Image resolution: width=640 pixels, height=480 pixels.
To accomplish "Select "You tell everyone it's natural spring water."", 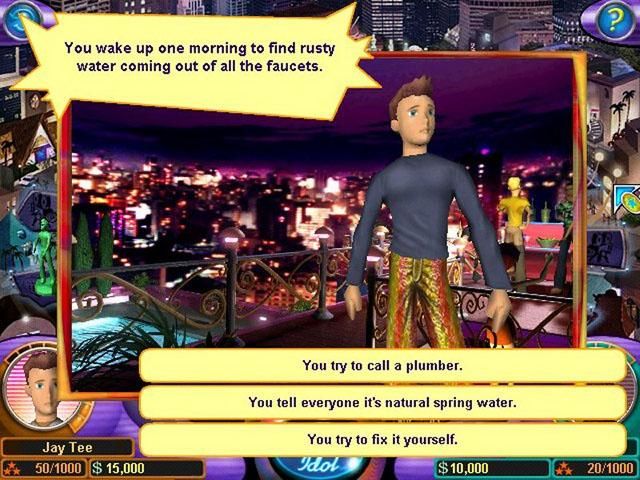I will click(x=382, y=403).
